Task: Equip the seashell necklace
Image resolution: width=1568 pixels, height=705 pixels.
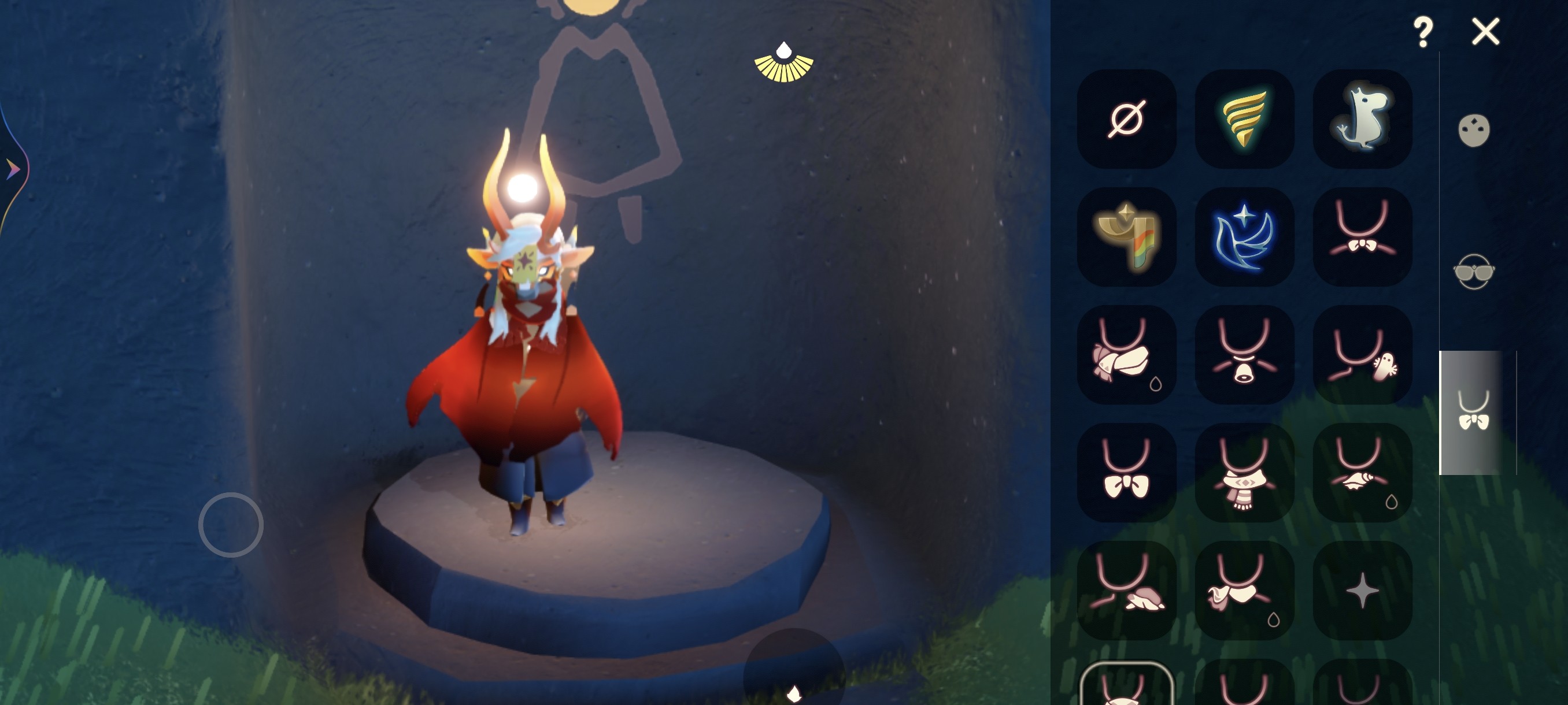Action: tap(1362, 473)
